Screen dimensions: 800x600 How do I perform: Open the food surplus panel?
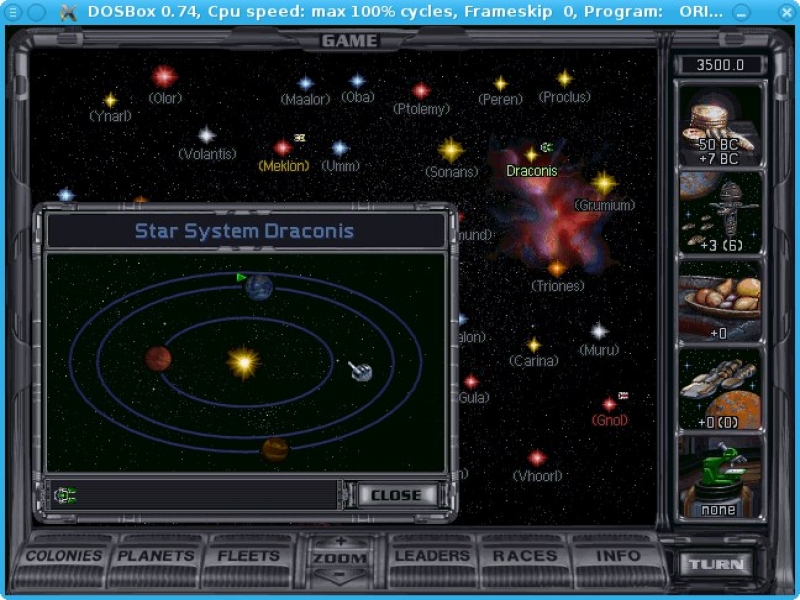tap(720, 300)
